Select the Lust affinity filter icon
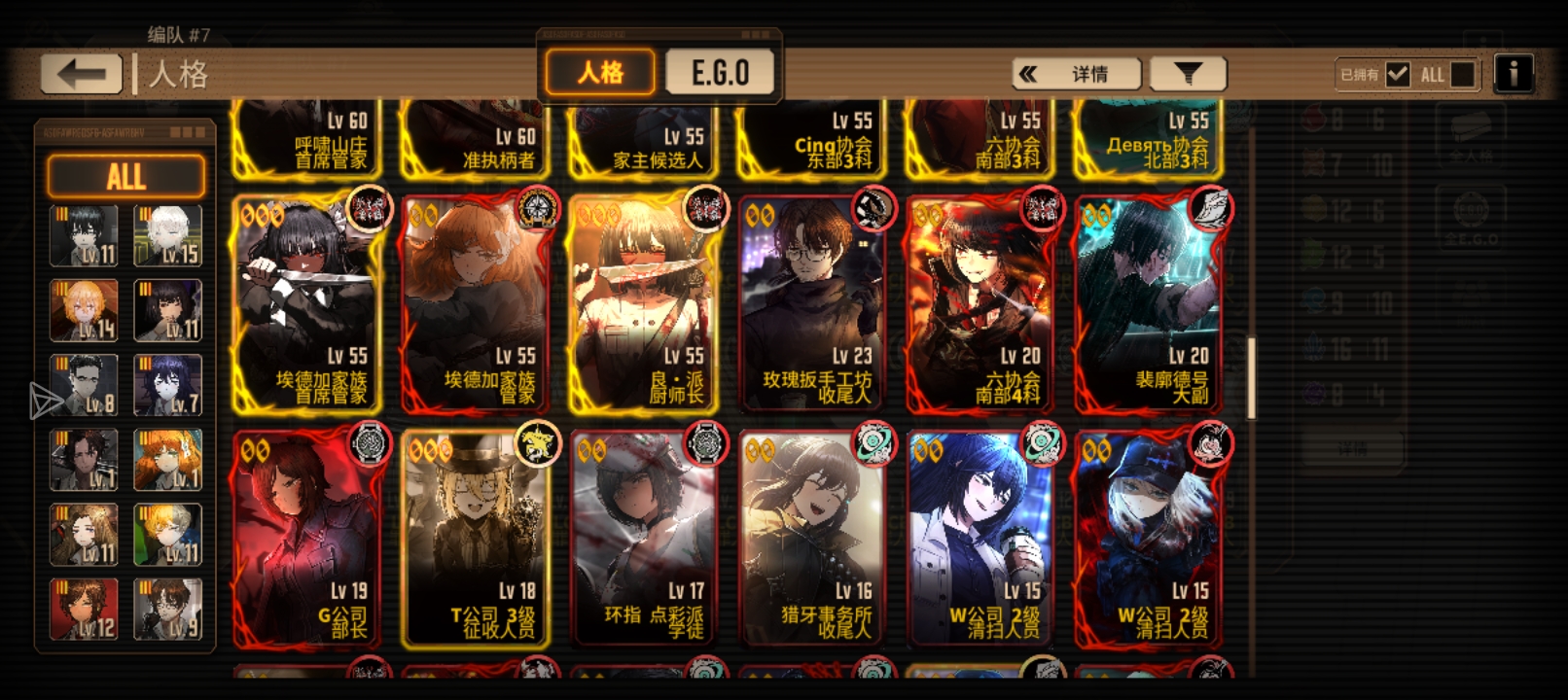This screenshot has height=700, width=1568. pyautogui.click(x=1313, y=164)
